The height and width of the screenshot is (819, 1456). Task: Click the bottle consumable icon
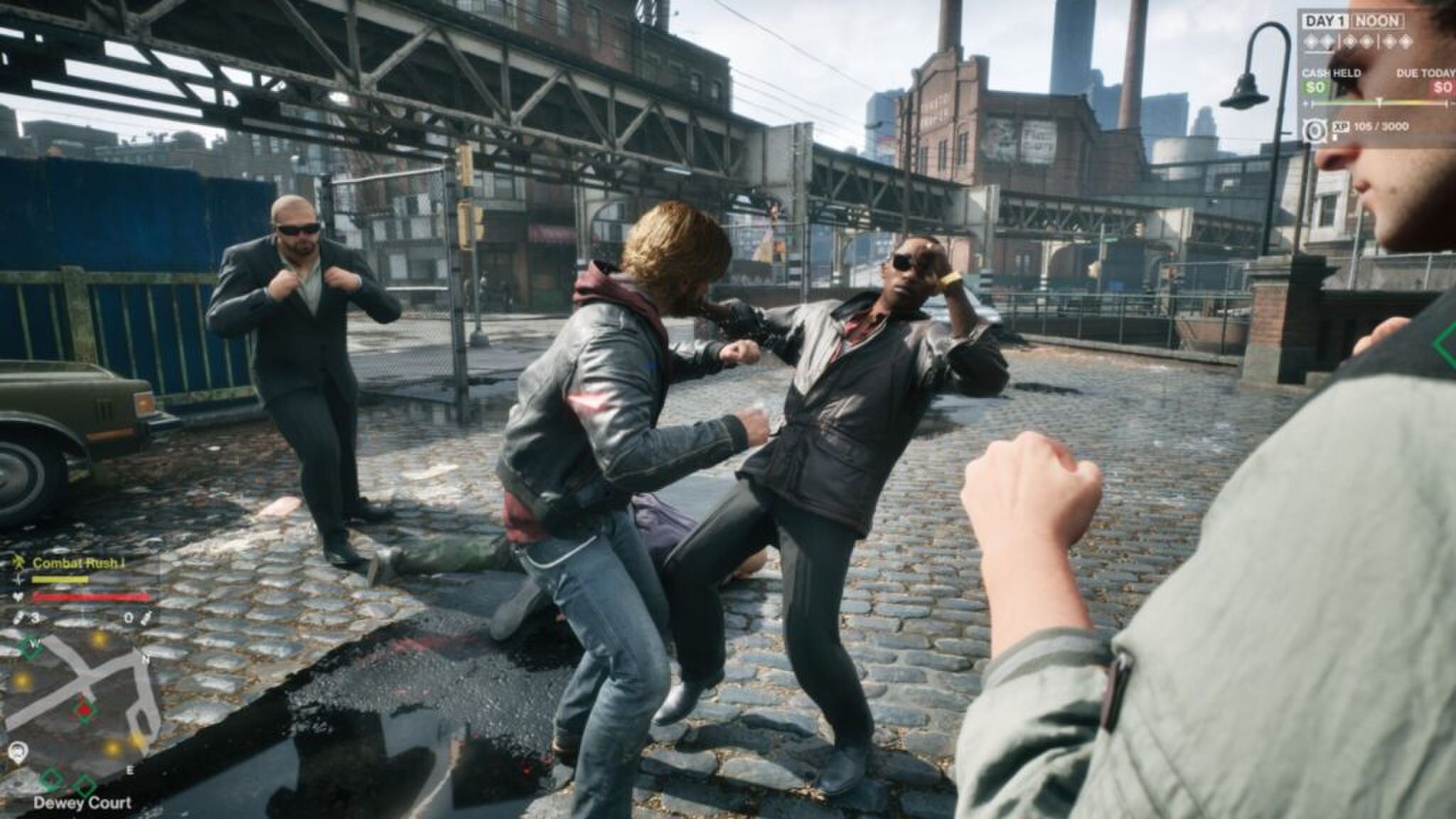(x=148, y=618)
